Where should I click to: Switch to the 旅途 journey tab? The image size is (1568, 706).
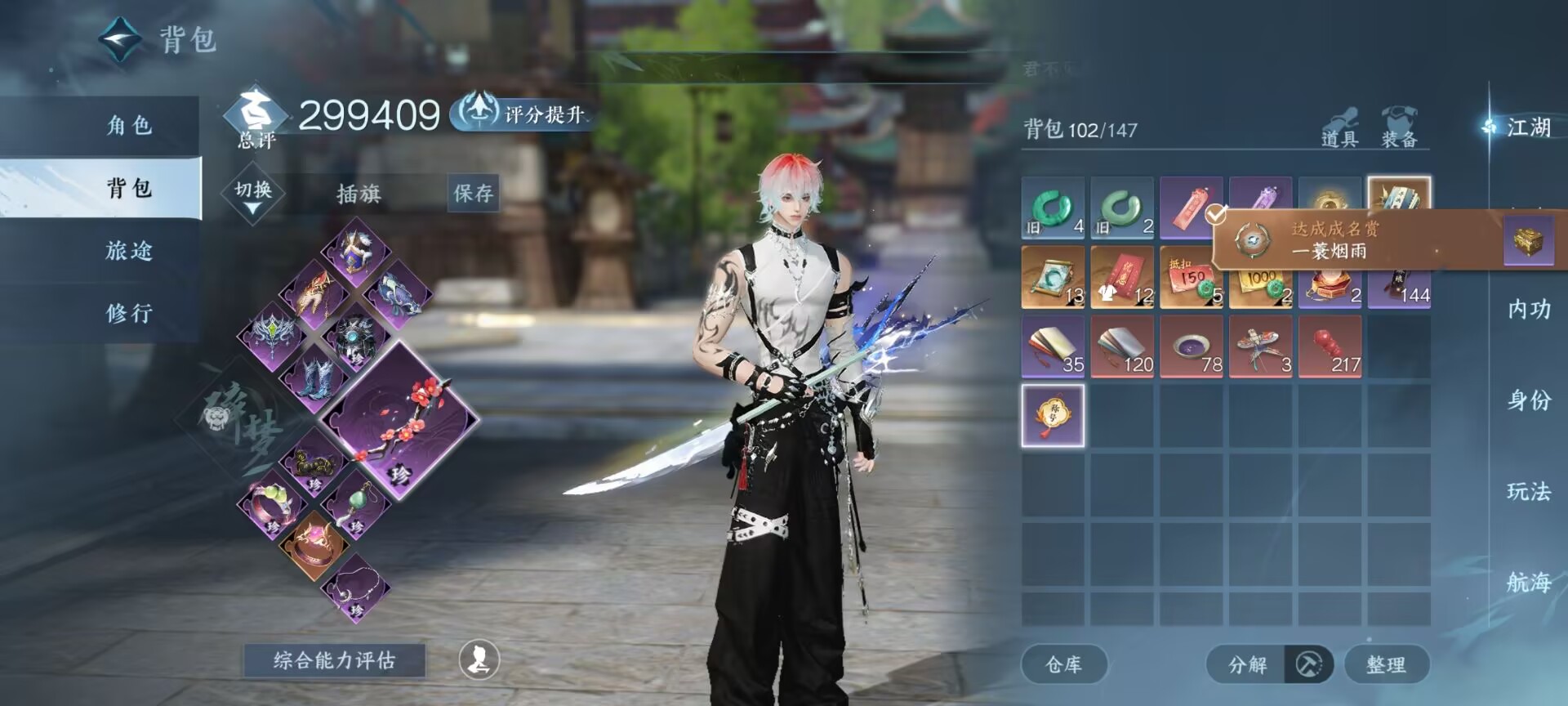129,250
